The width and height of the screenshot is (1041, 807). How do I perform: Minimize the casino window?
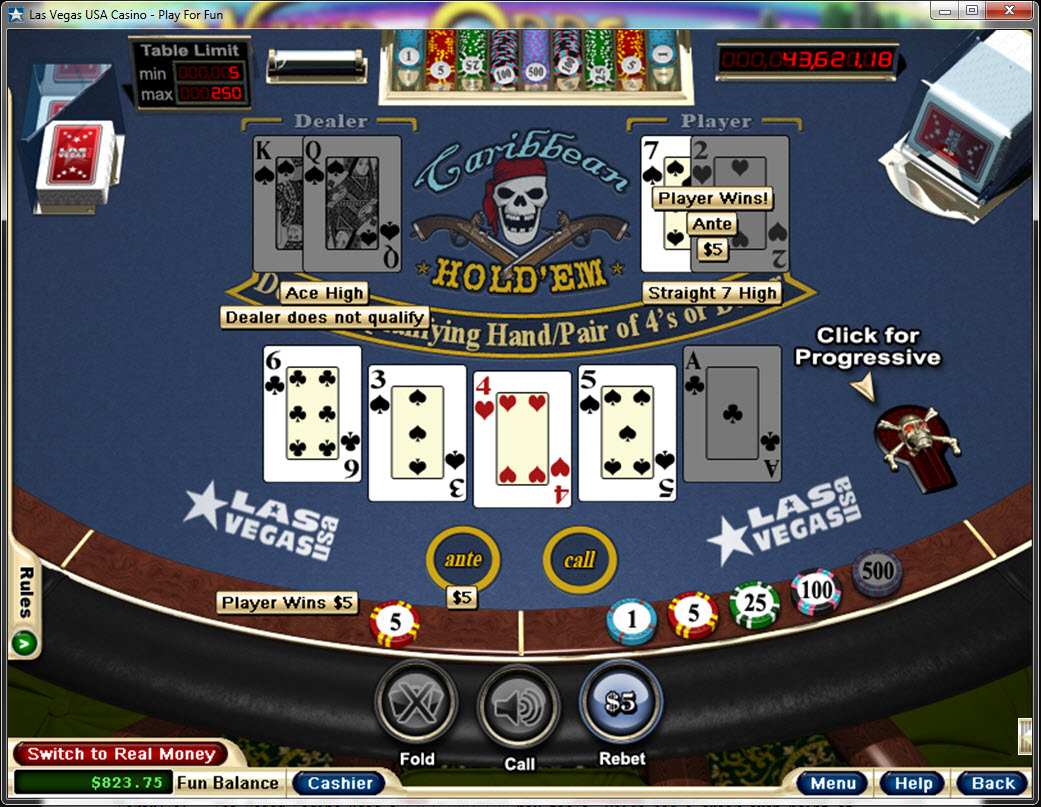click(946, 12)
